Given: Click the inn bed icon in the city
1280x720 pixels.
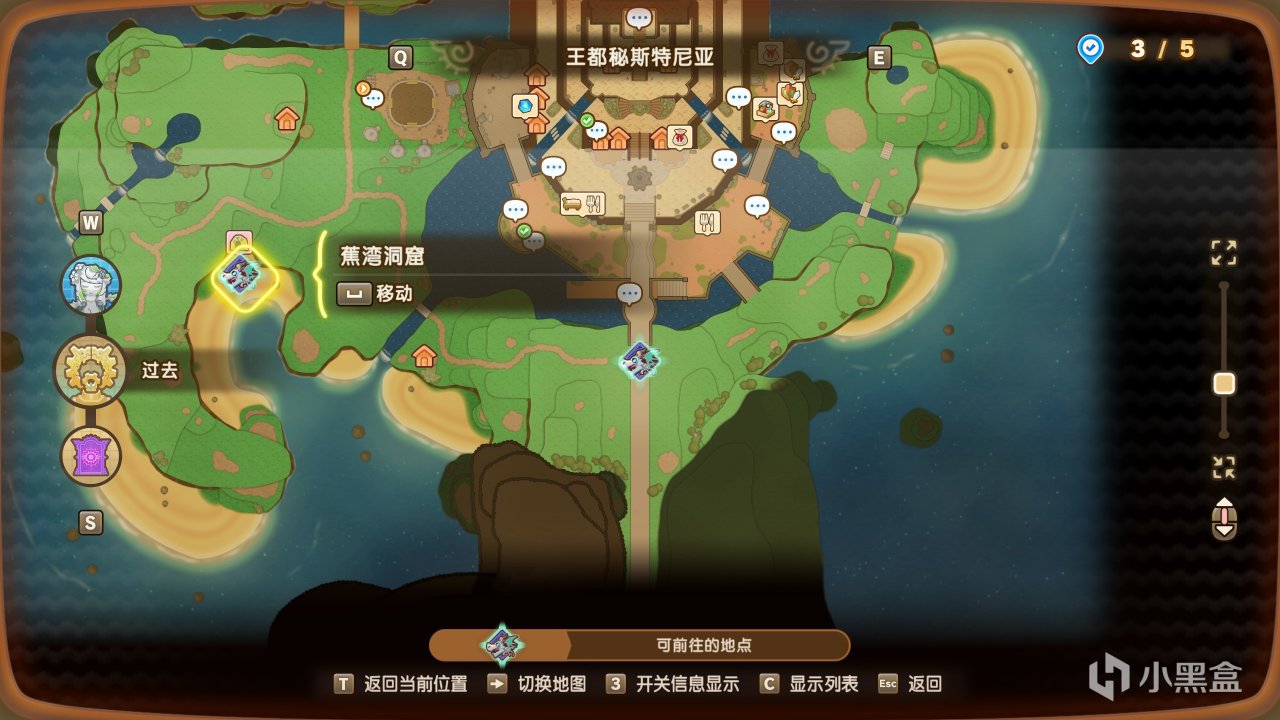Looking at the screenshot, I should pyautogui.click(x=570, y=203).
